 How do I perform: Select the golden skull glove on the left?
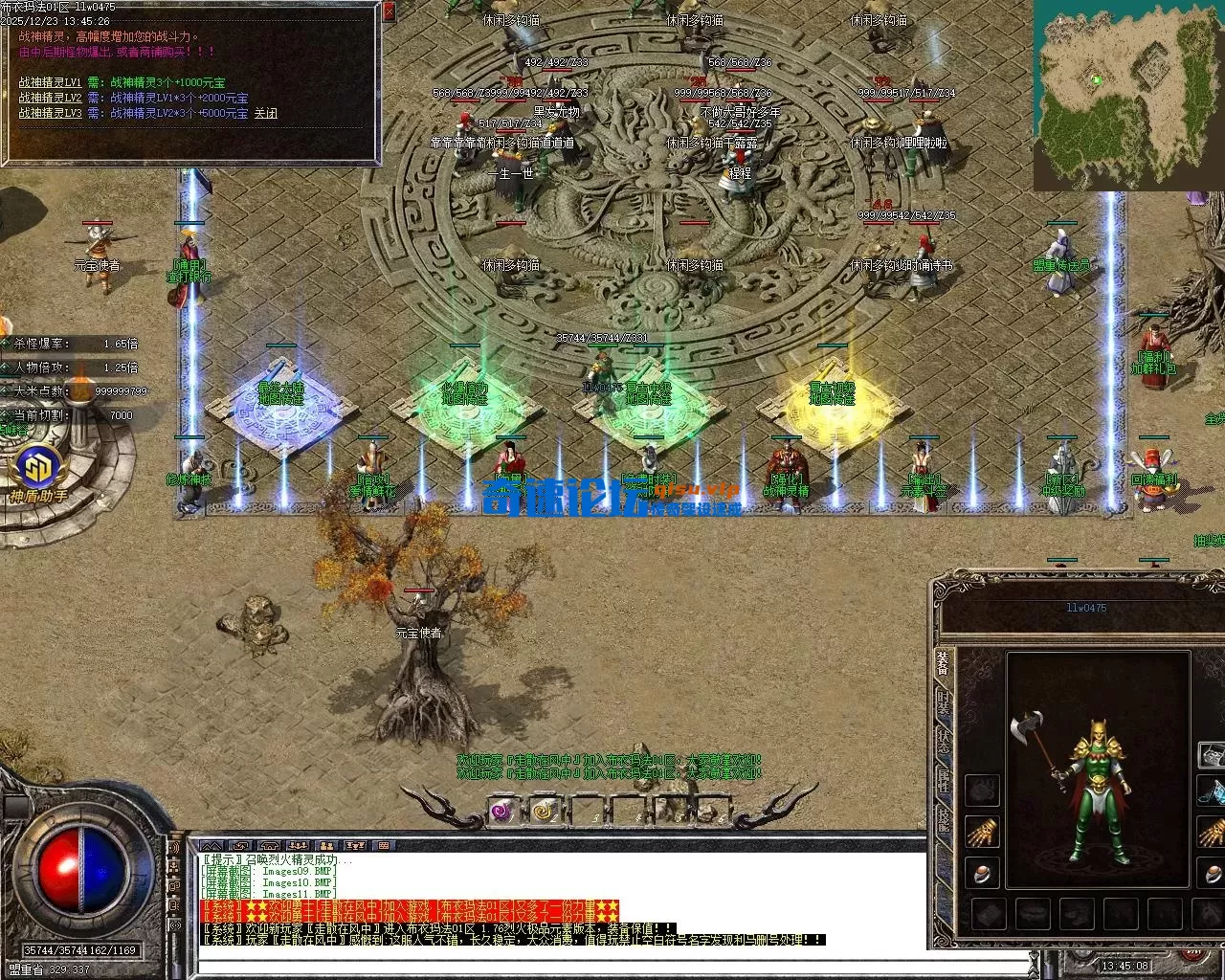982,832
